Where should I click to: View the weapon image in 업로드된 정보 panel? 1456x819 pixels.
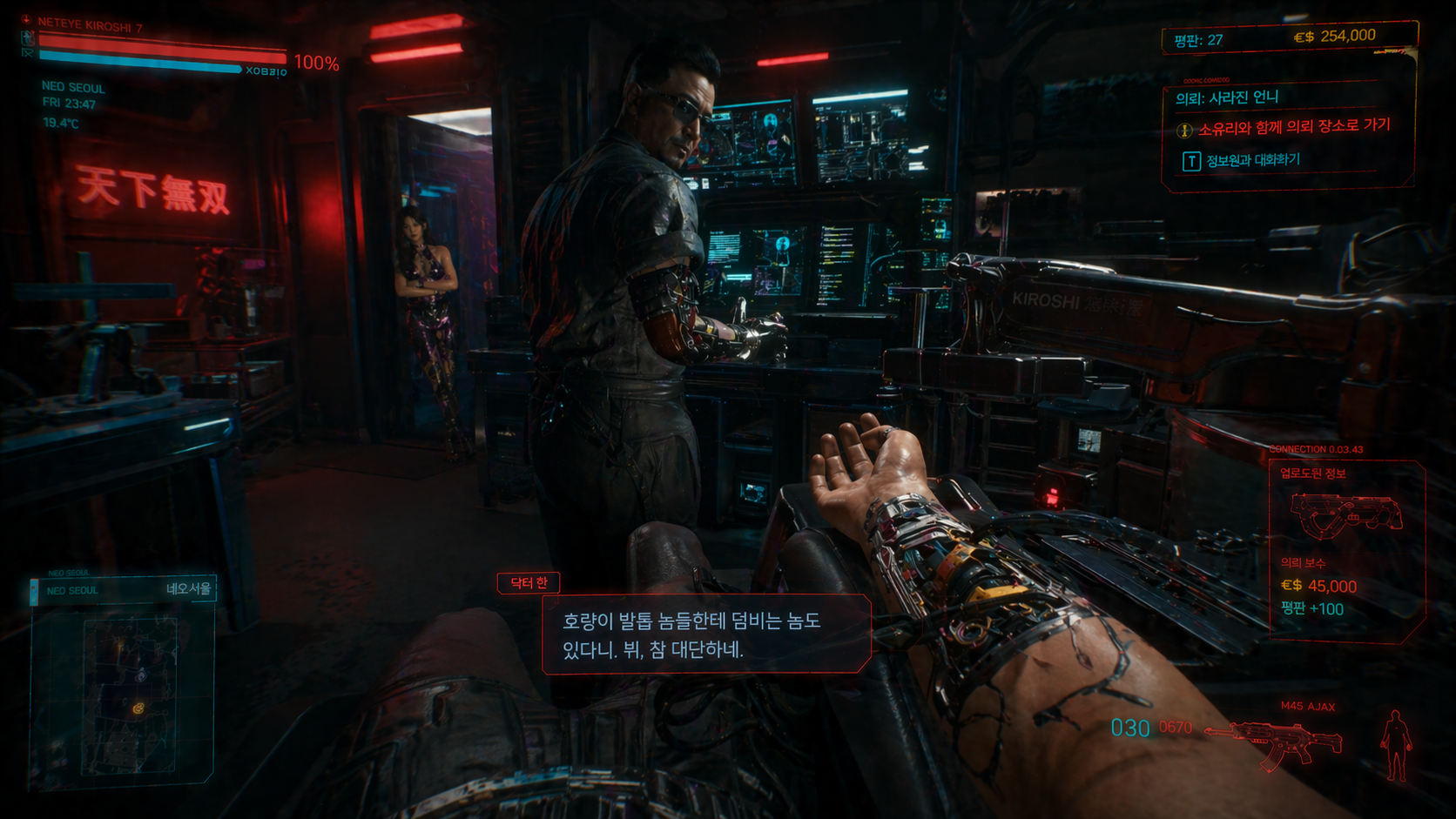(x=1345, y=515)
